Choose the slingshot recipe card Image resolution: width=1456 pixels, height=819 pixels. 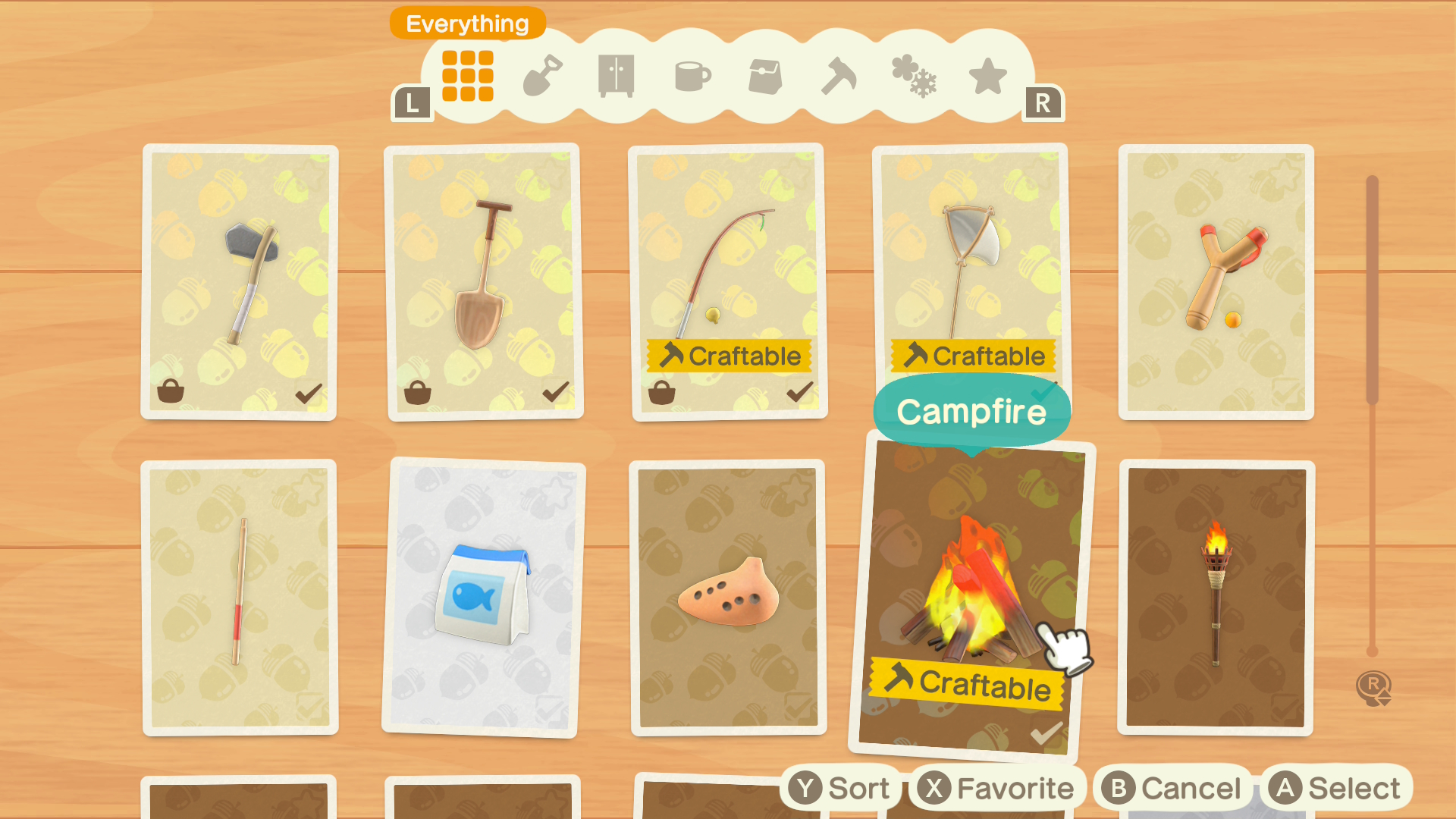[1216, 281]
